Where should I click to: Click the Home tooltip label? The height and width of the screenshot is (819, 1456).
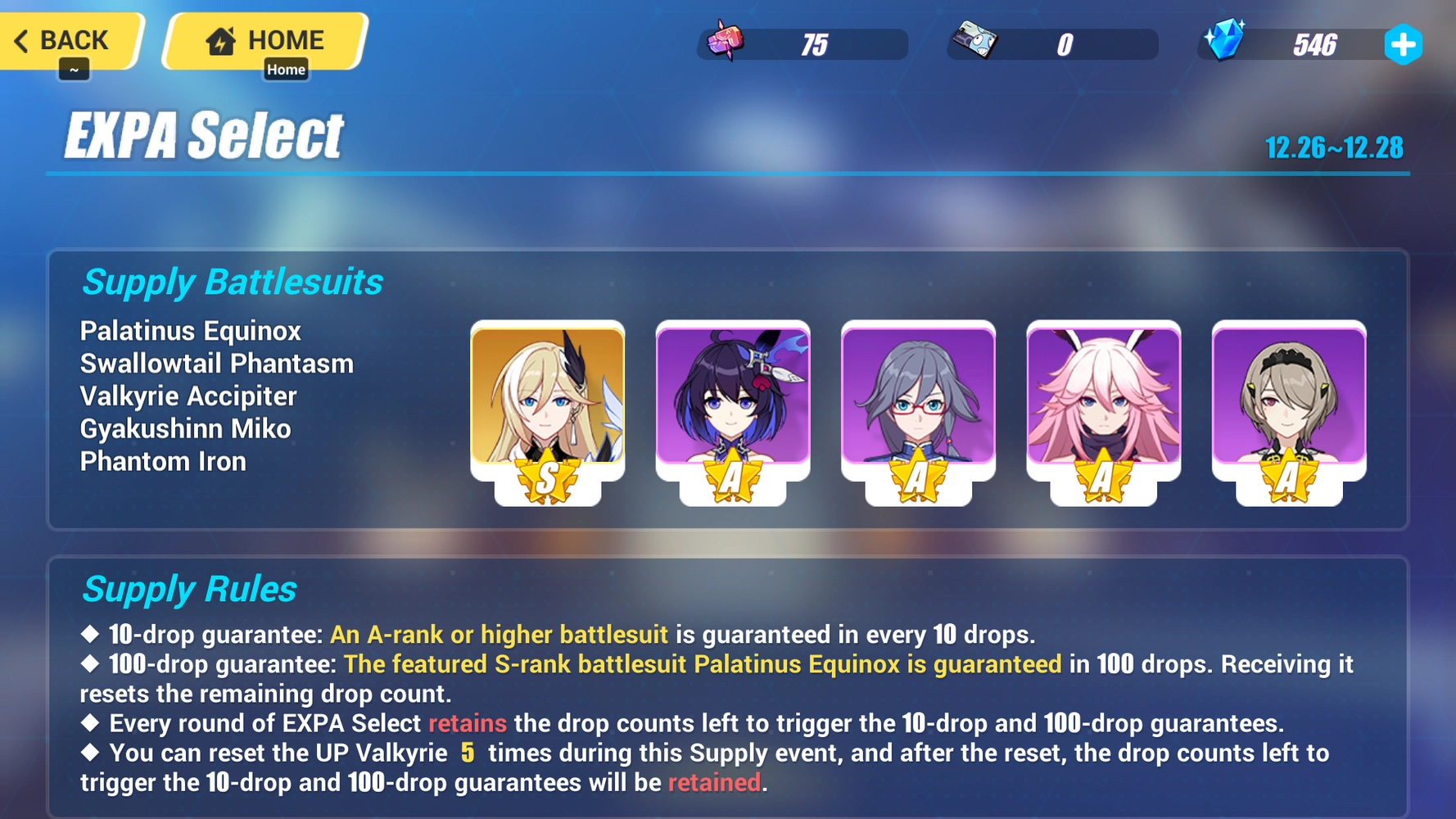coord(287,70)
